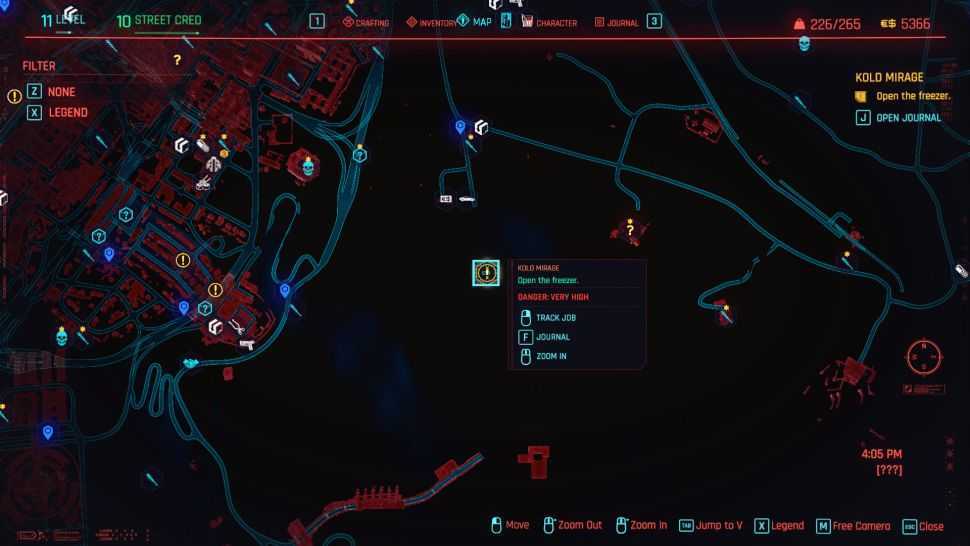Open the Character tab
Image resolution: width=970 pixels, height=546 pixels.
[549, 22]
